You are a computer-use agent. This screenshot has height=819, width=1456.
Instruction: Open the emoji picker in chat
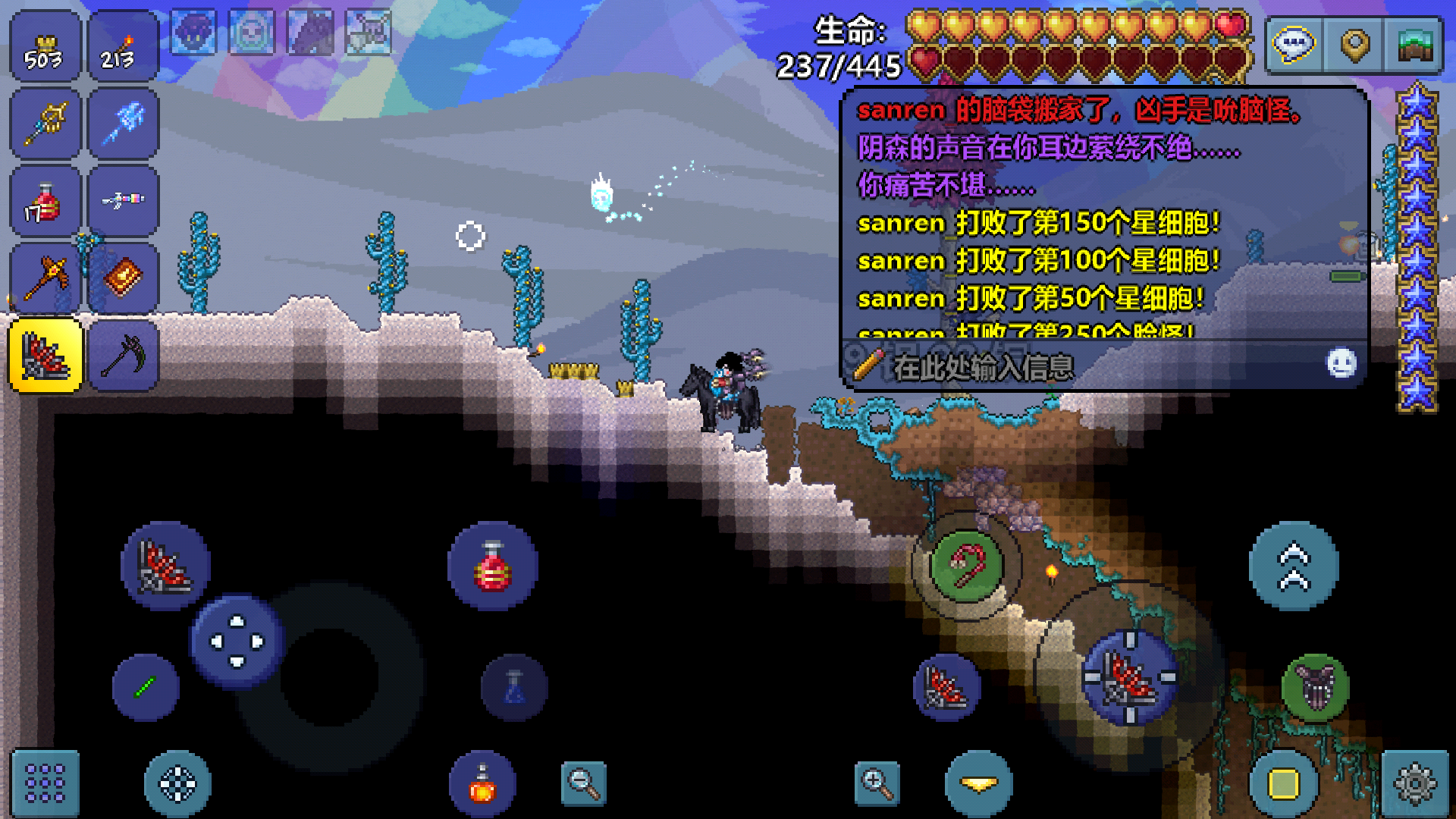(1341, 363)
